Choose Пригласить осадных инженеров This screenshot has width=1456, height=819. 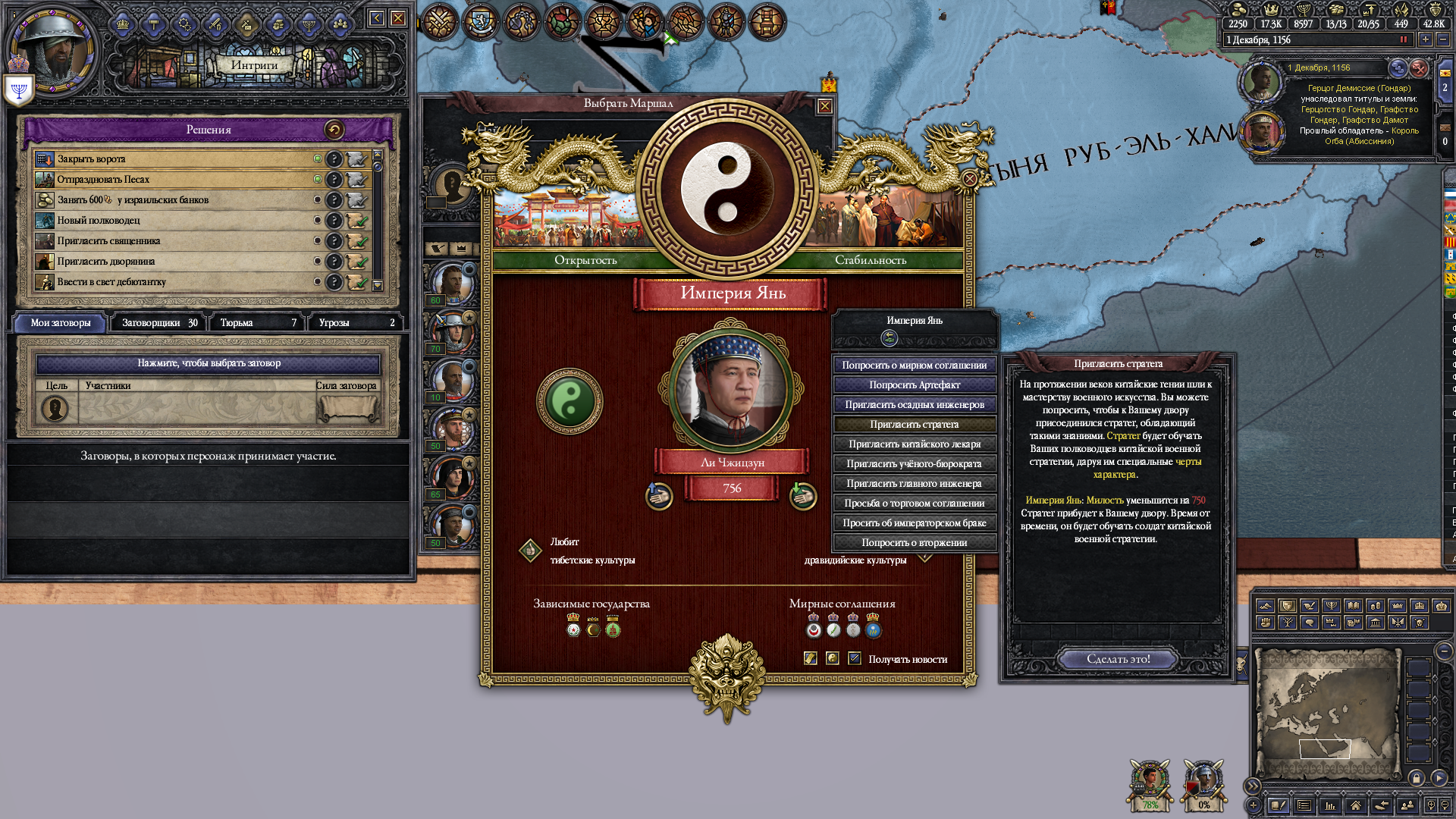click(x=914, y=404)
